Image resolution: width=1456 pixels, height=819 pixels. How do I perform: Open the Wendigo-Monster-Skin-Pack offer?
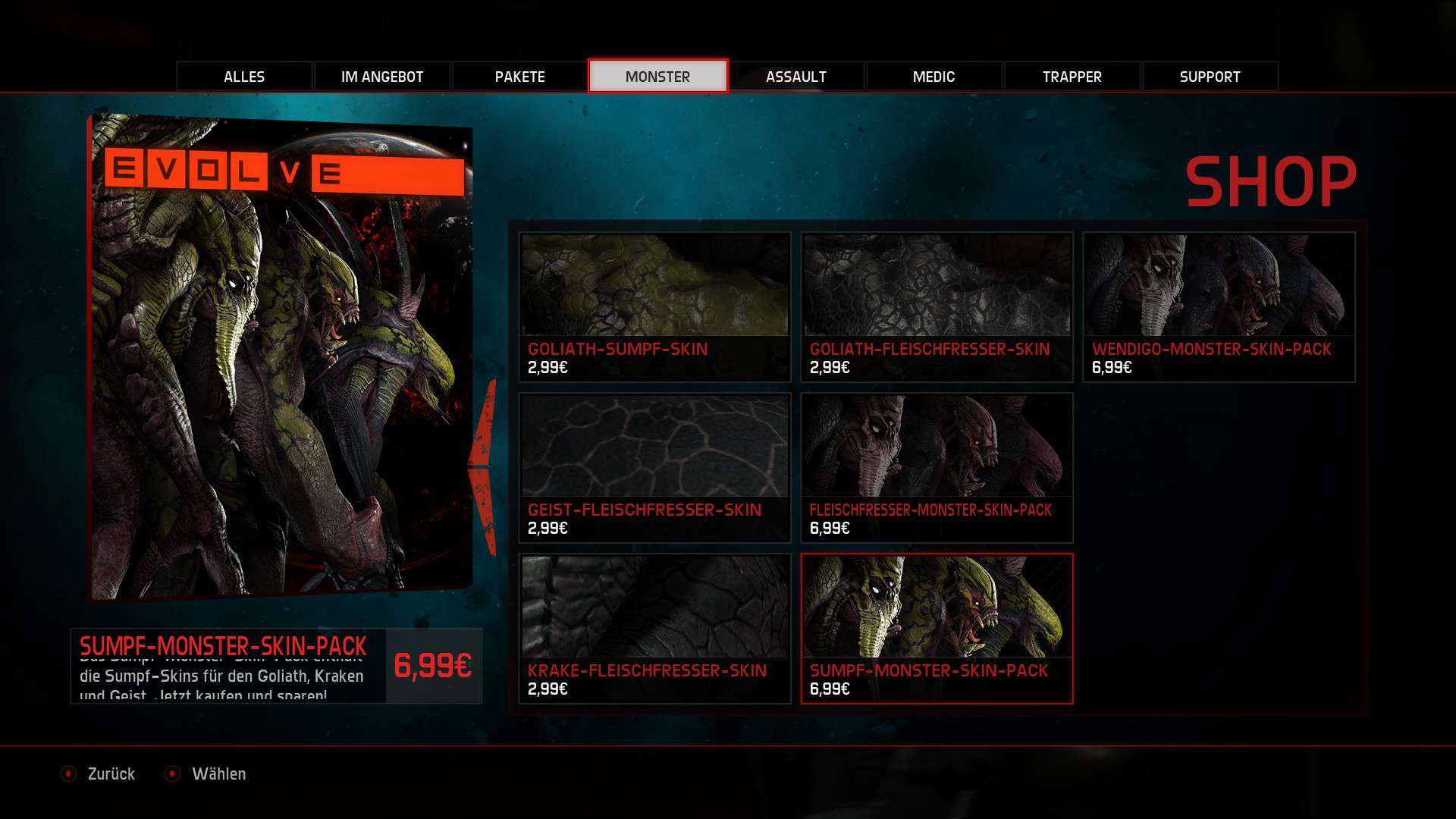pyautogui.click(x=1219, y=306)
